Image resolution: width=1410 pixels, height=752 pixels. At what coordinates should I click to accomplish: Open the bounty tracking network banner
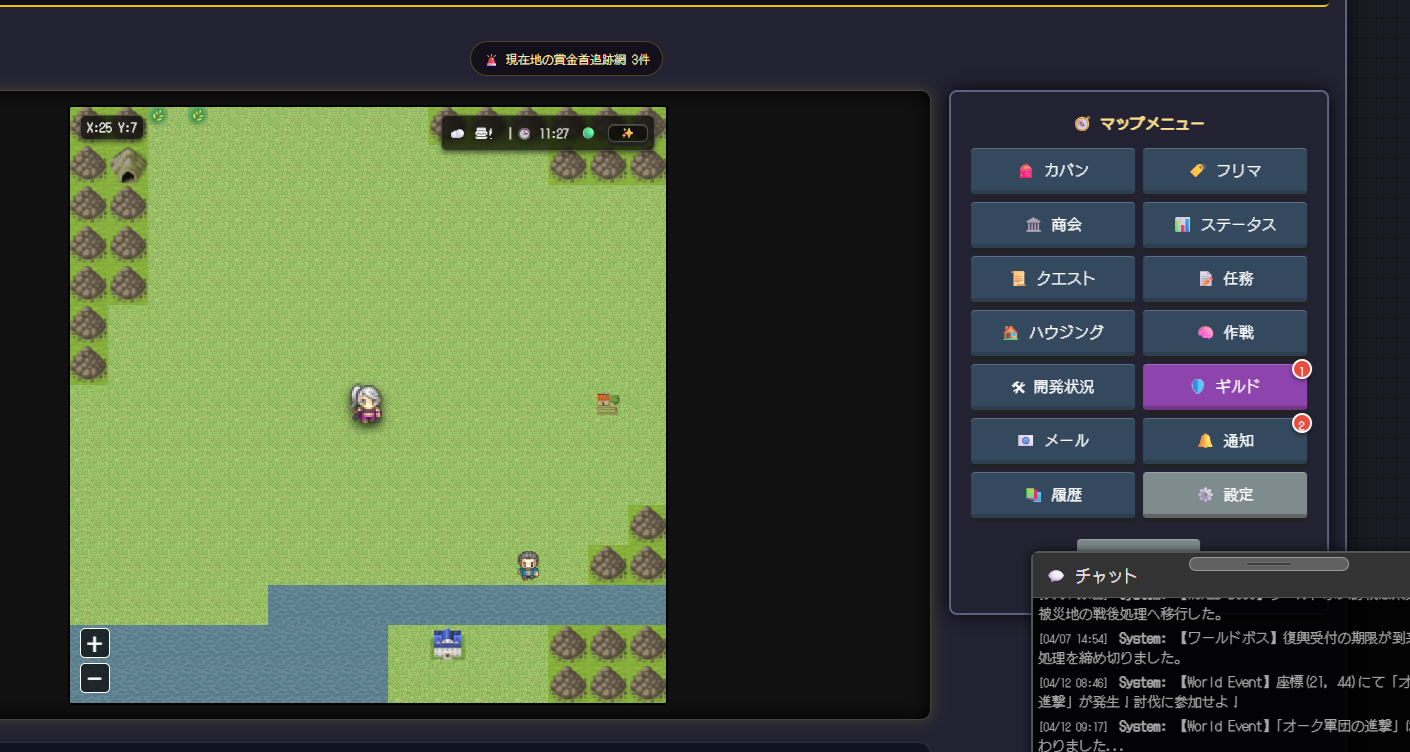566,59
